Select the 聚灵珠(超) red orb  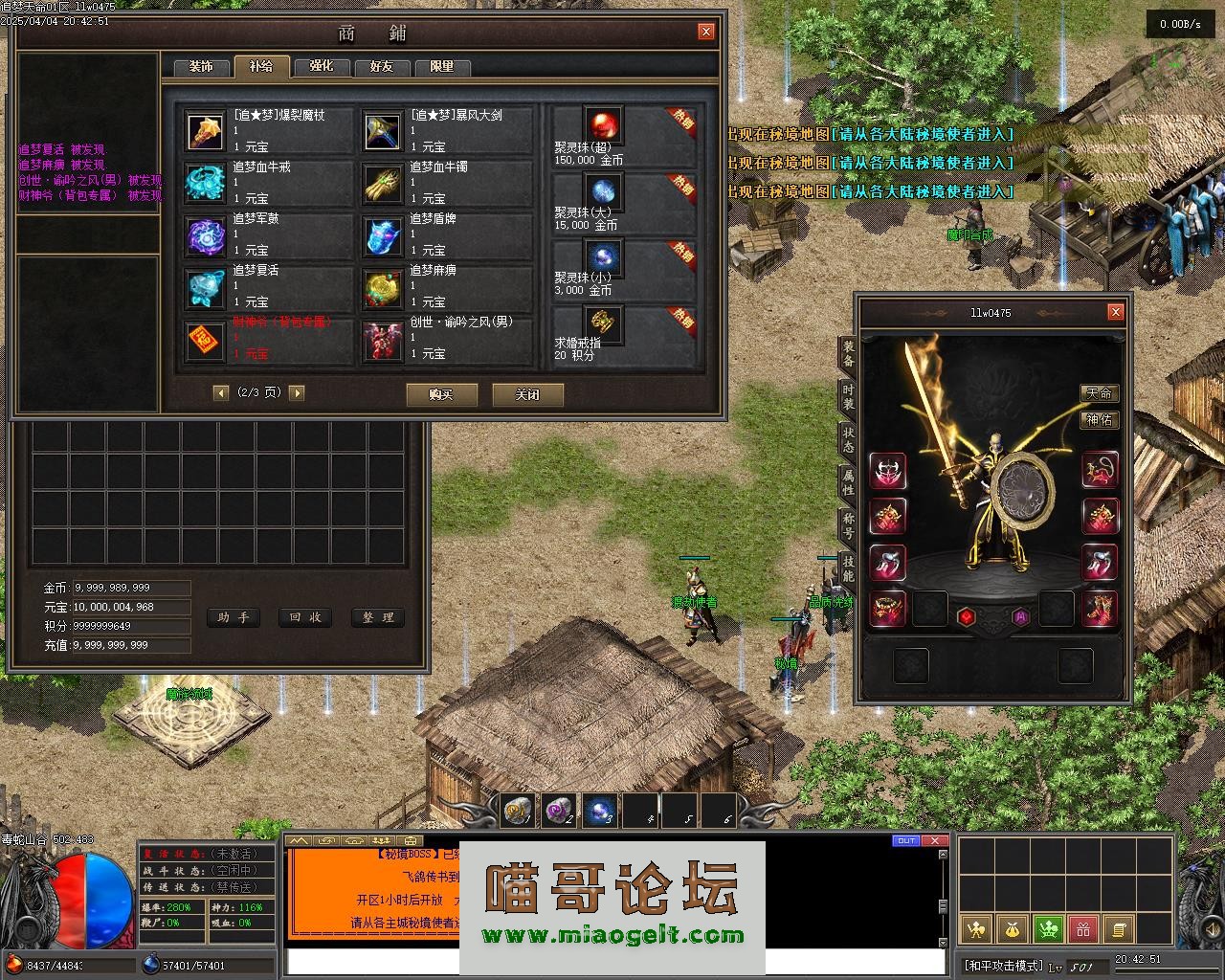click(603, 125)
